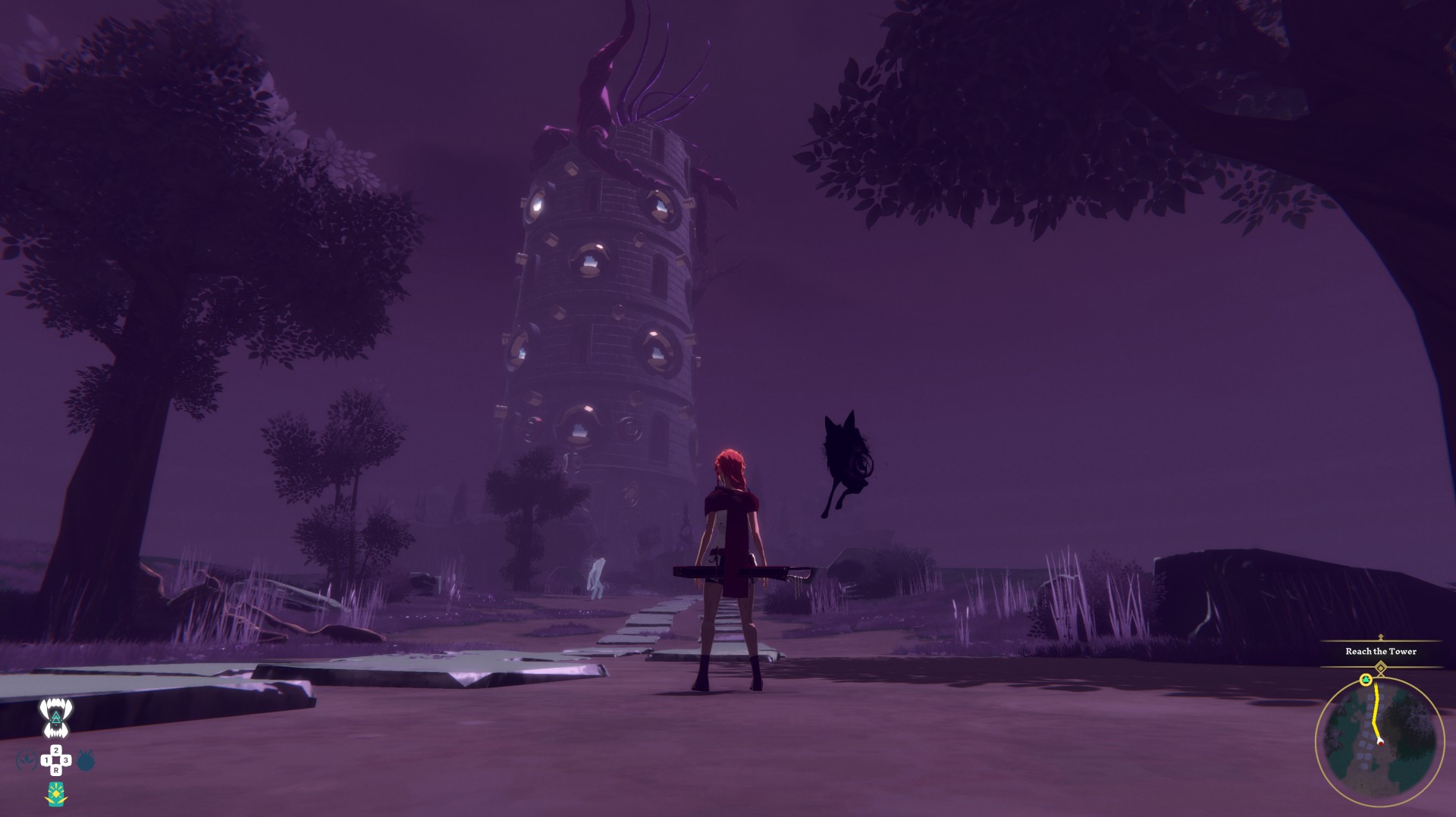Activate the fanged jaws ability icon
This screenshot has width=1456, height=817.
(56, 718)
